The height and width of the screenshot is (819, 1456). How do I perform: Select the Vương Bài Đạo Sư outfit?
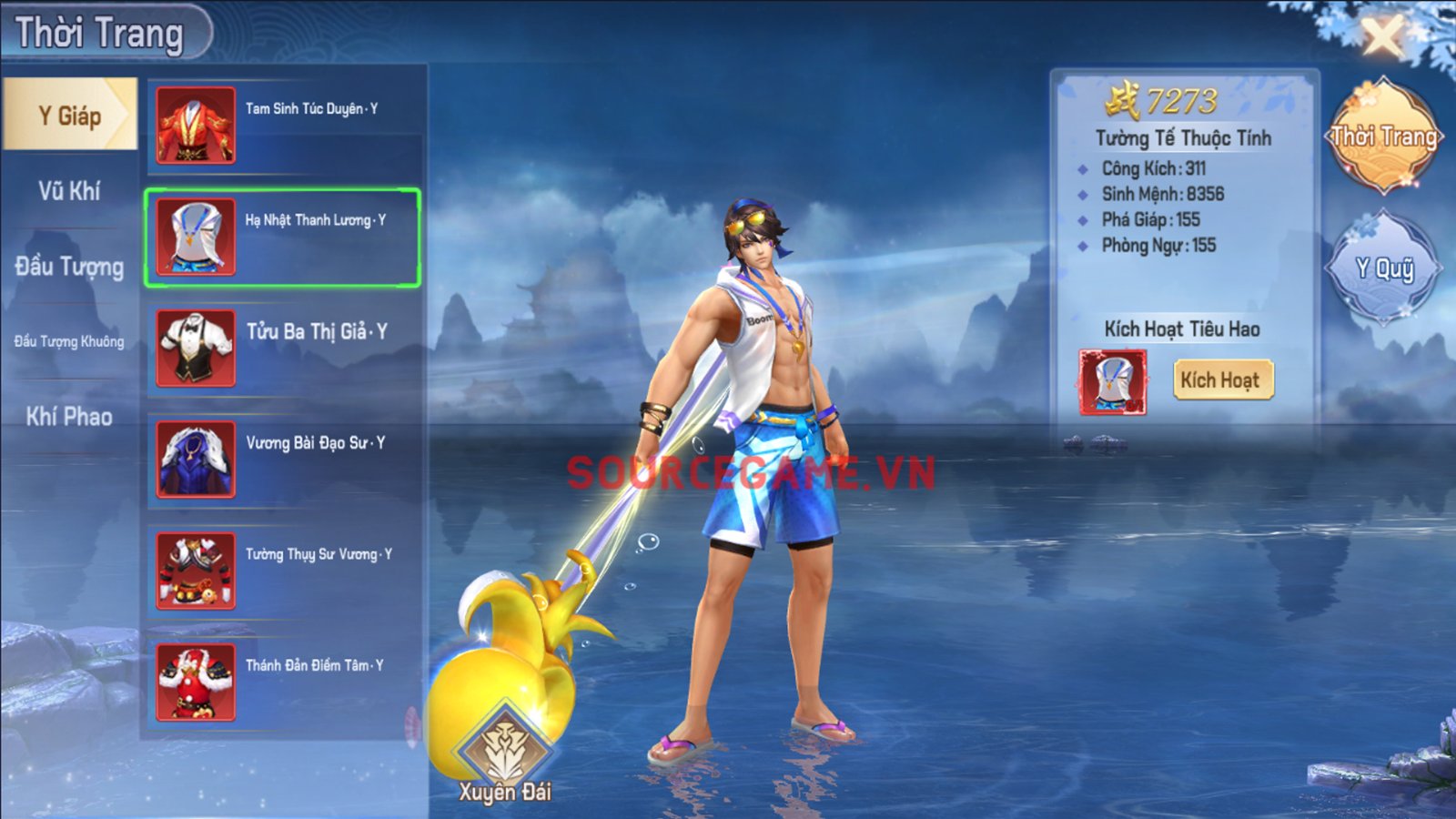pyautogui.click(x=284, y=460)
